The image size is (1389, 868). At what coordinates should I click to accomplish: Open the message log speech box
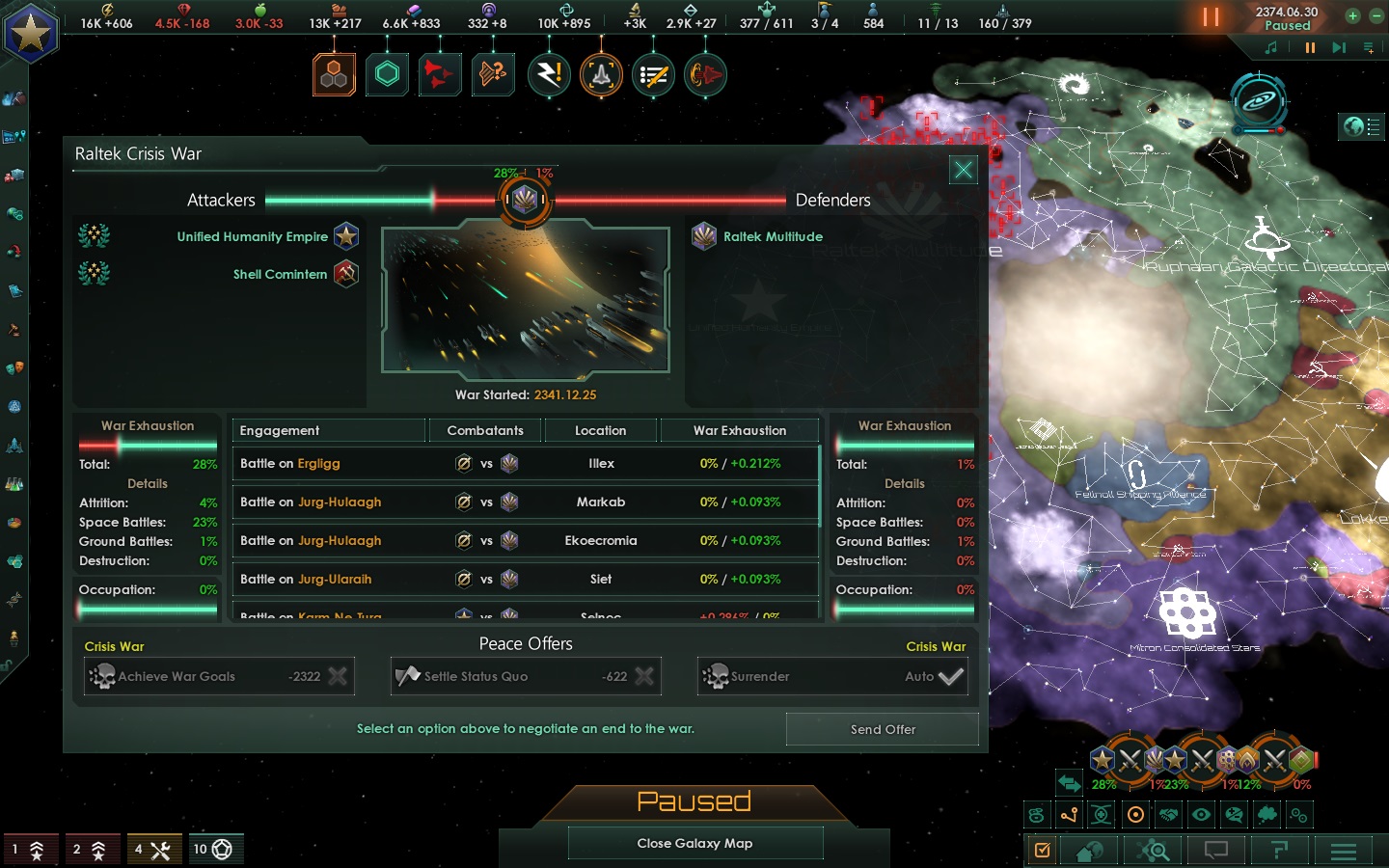pyautogui.click(x=1215, y=851)
